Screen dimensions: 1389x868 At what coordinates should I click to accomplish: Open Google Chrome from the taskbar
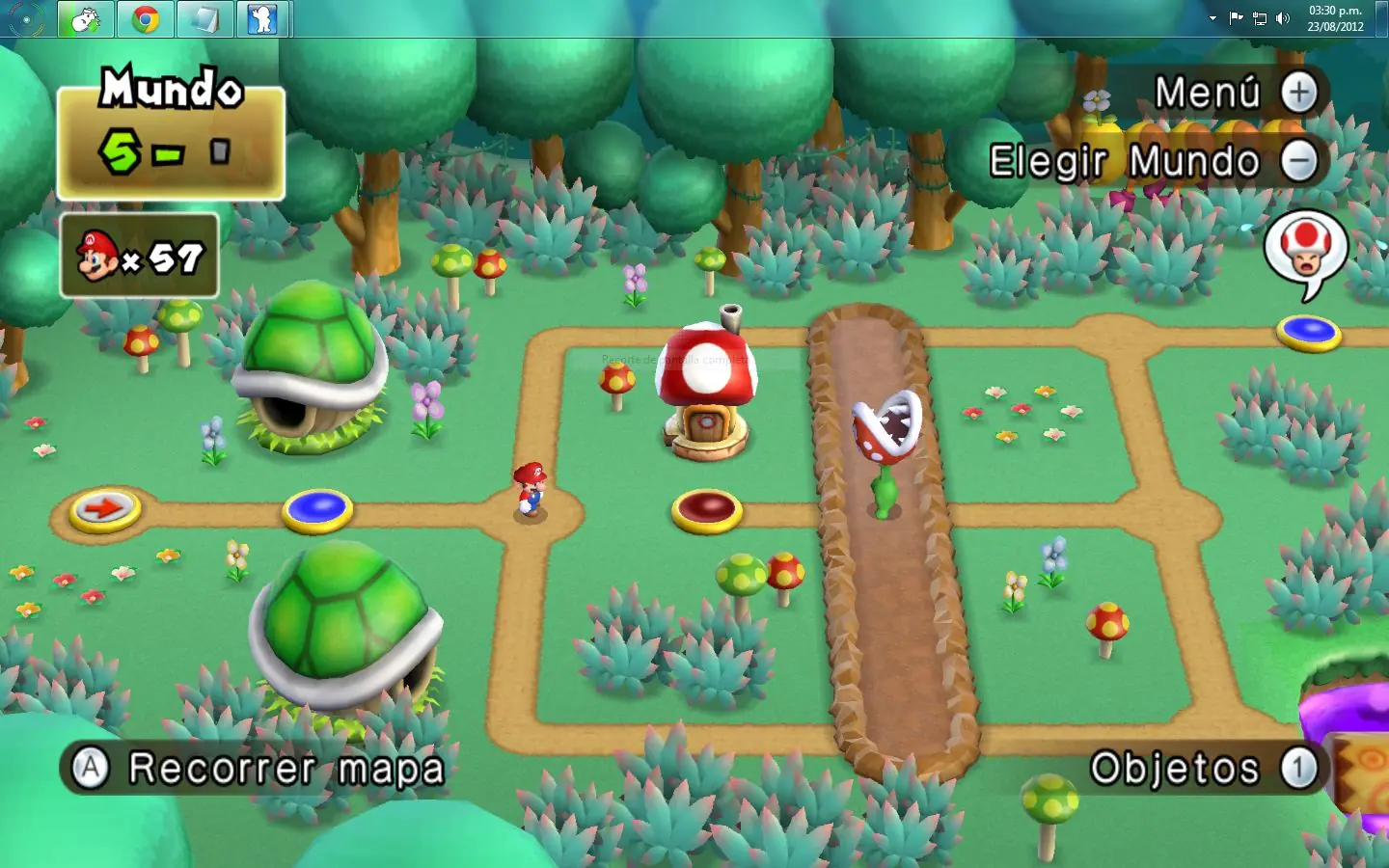[145, 17]
